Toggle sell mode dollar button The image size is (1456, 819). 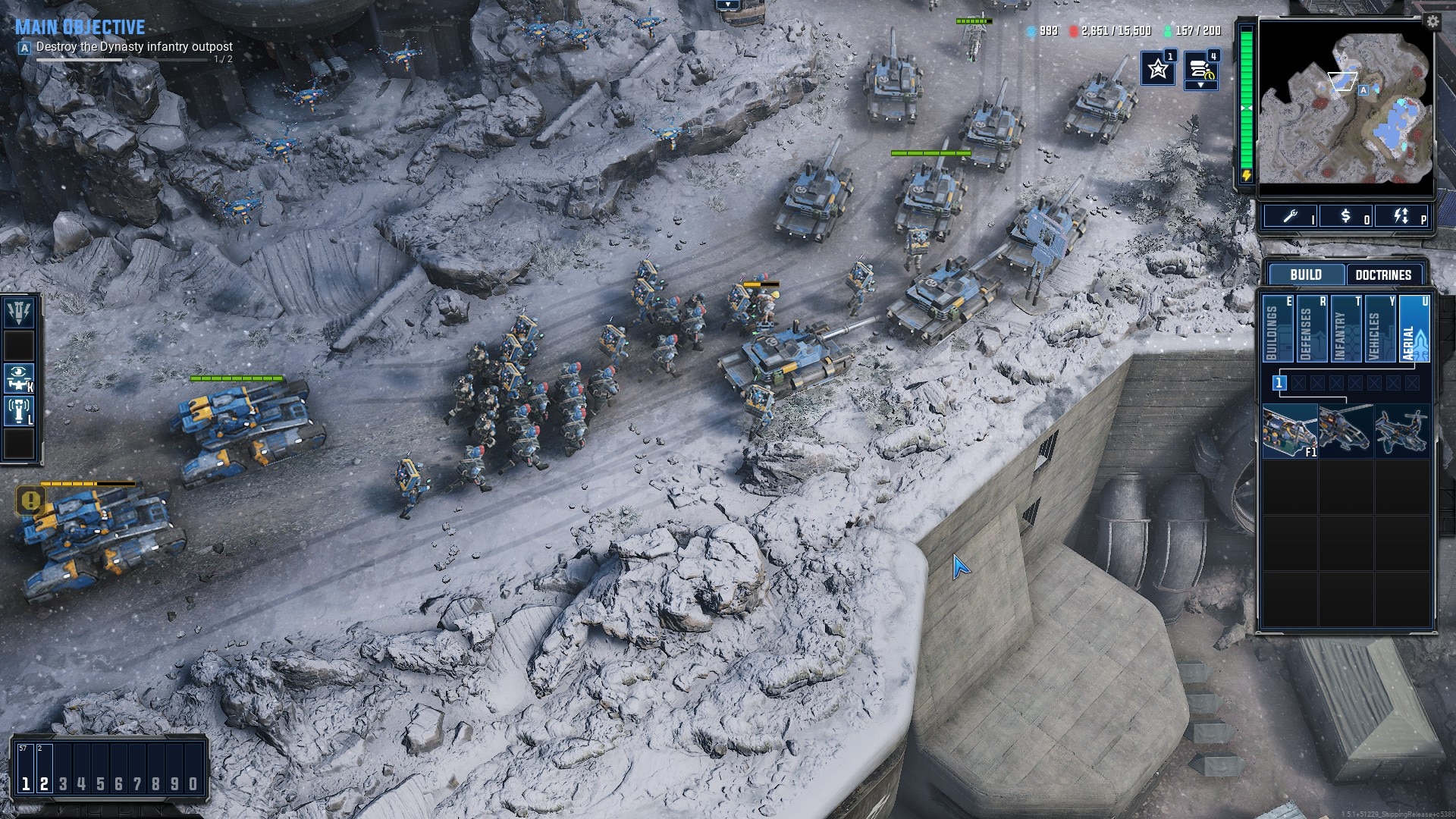1346,217
